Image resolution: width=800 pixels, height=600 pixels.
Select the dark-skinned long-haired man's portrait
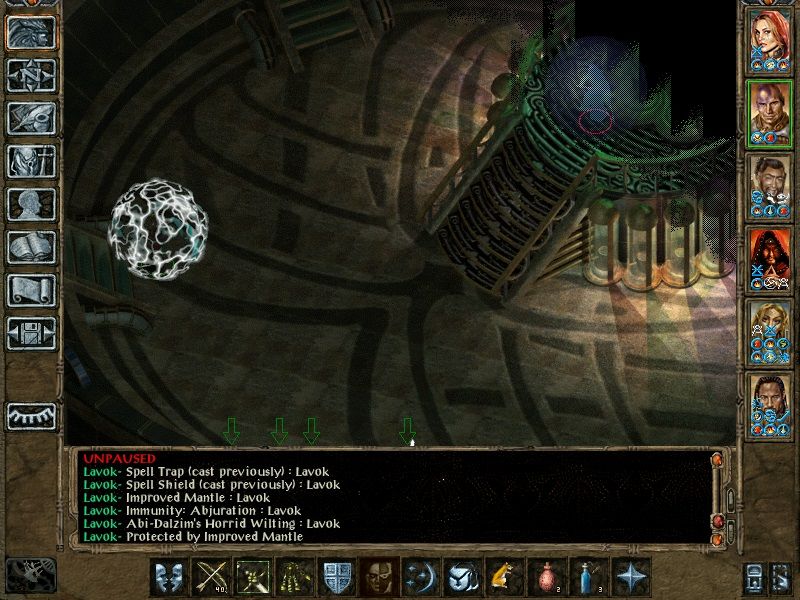click(770, 406)
